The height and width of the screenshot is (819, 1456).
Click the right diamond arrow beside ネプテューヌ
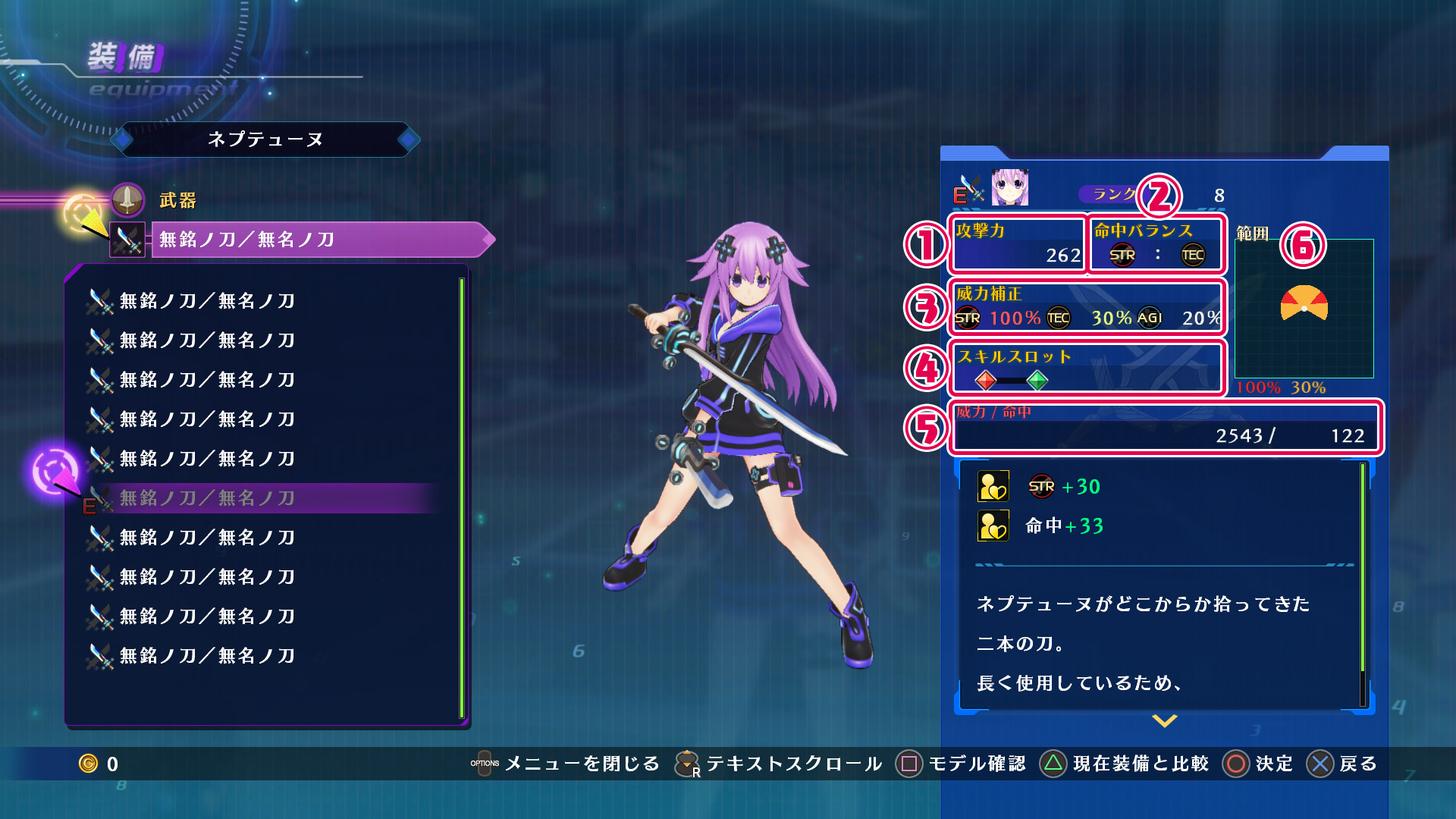(x=408, y=140)
